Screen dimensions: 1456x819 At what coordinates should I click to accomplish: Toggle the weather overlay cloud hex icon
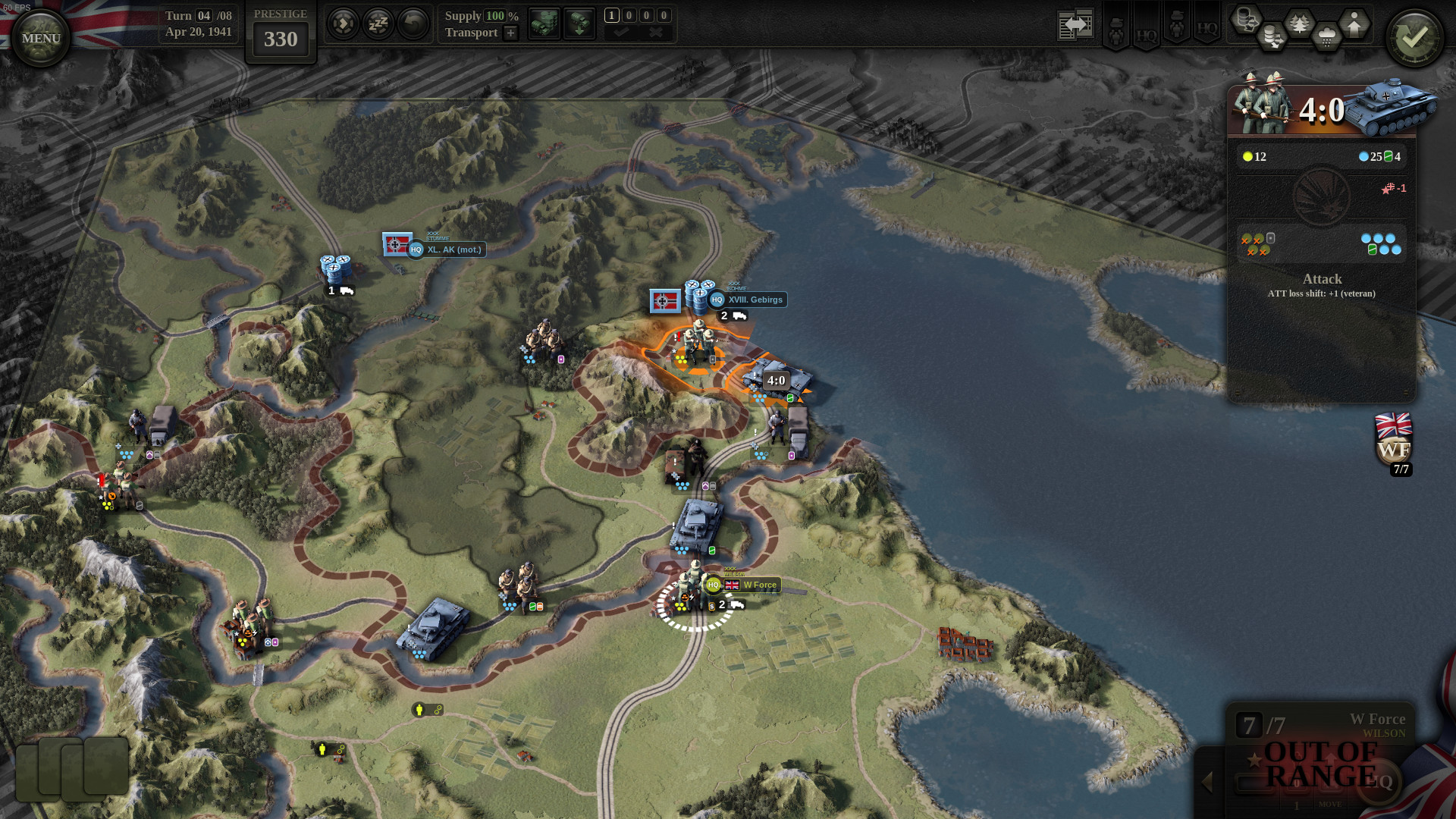[1326, 34]
